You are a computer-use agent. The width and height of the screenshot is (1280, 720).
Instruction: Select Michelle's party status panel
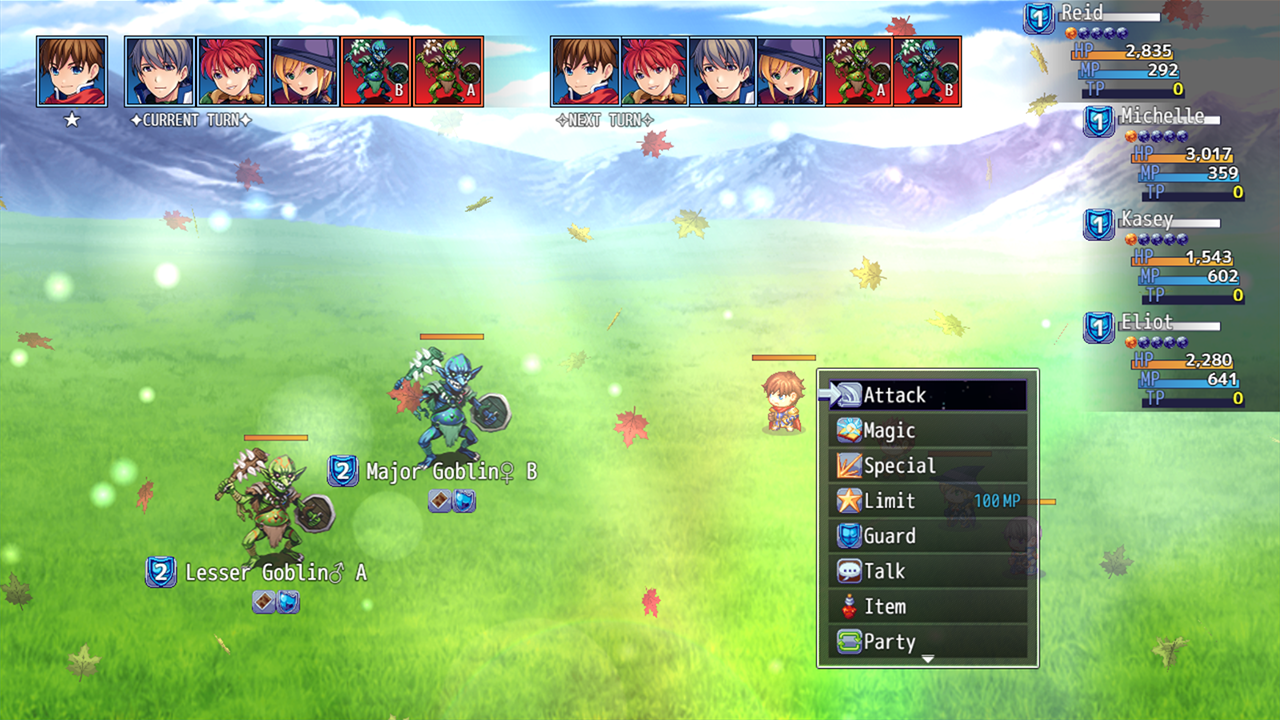[1165, 152]
